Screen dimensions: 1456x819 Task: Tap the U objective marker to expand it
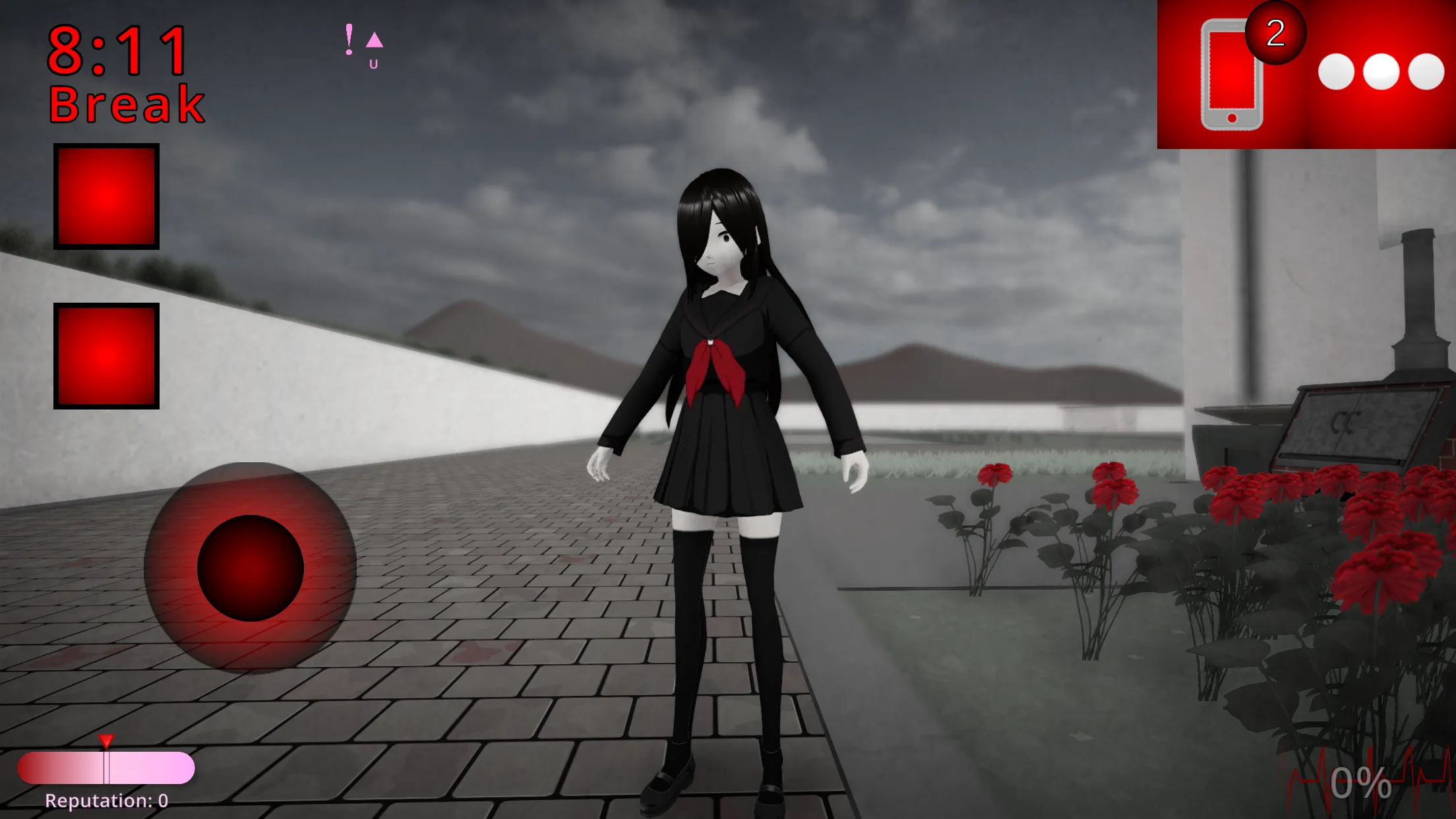[x=373, y=63]
